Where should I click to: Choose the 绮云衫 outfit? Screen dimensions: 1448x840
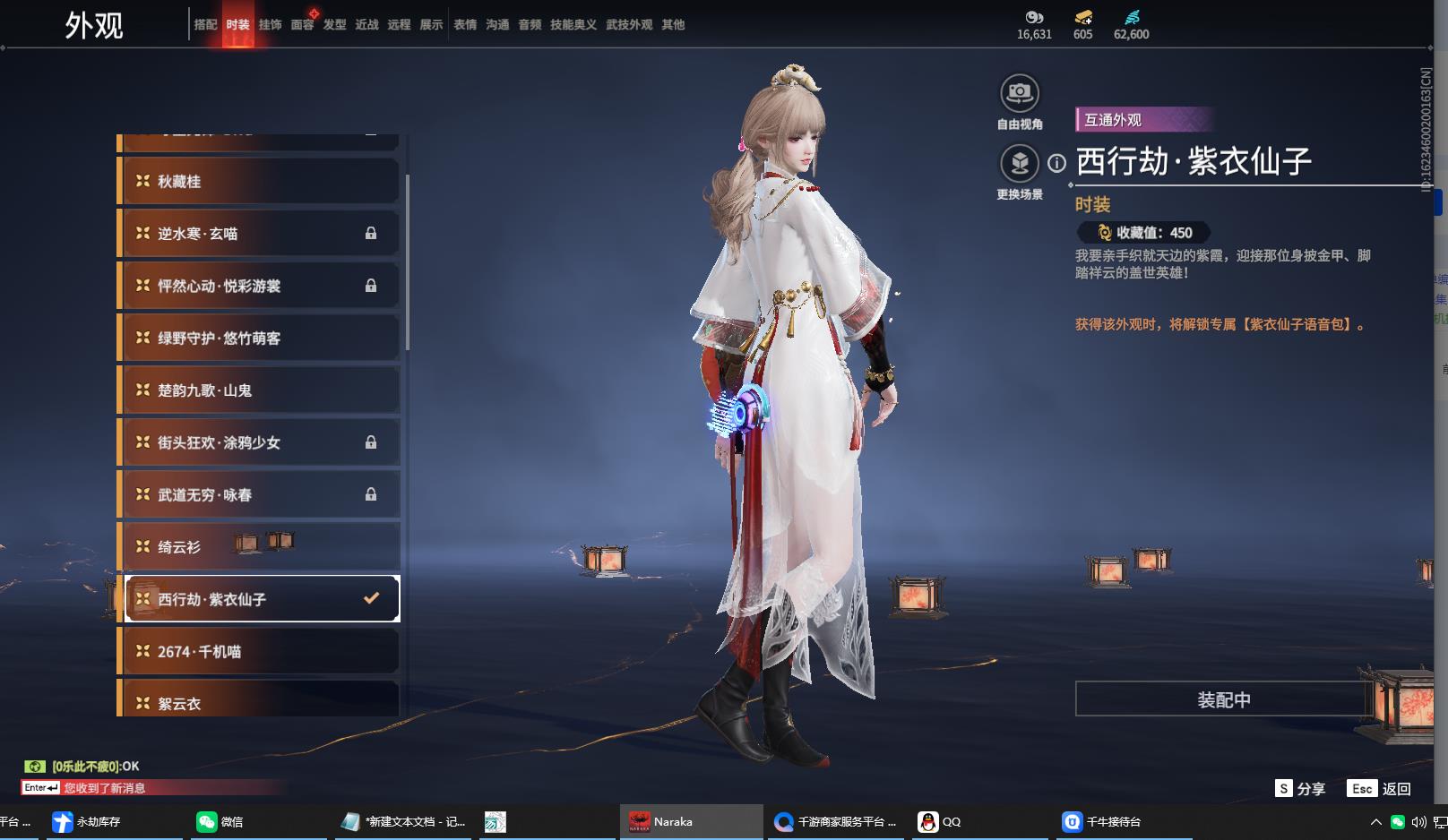(x=259, y=547)
